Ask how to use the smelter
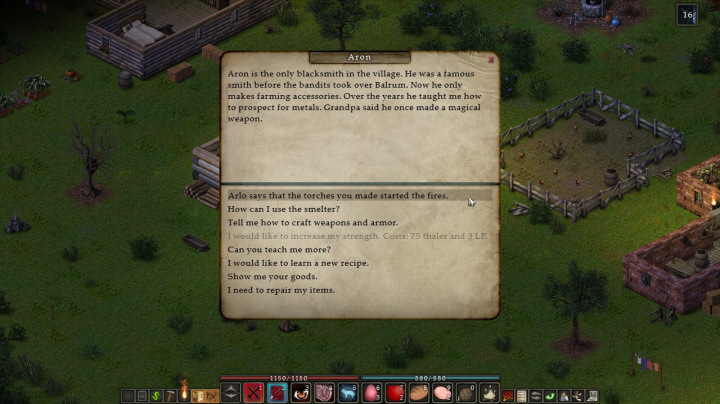 284,209
